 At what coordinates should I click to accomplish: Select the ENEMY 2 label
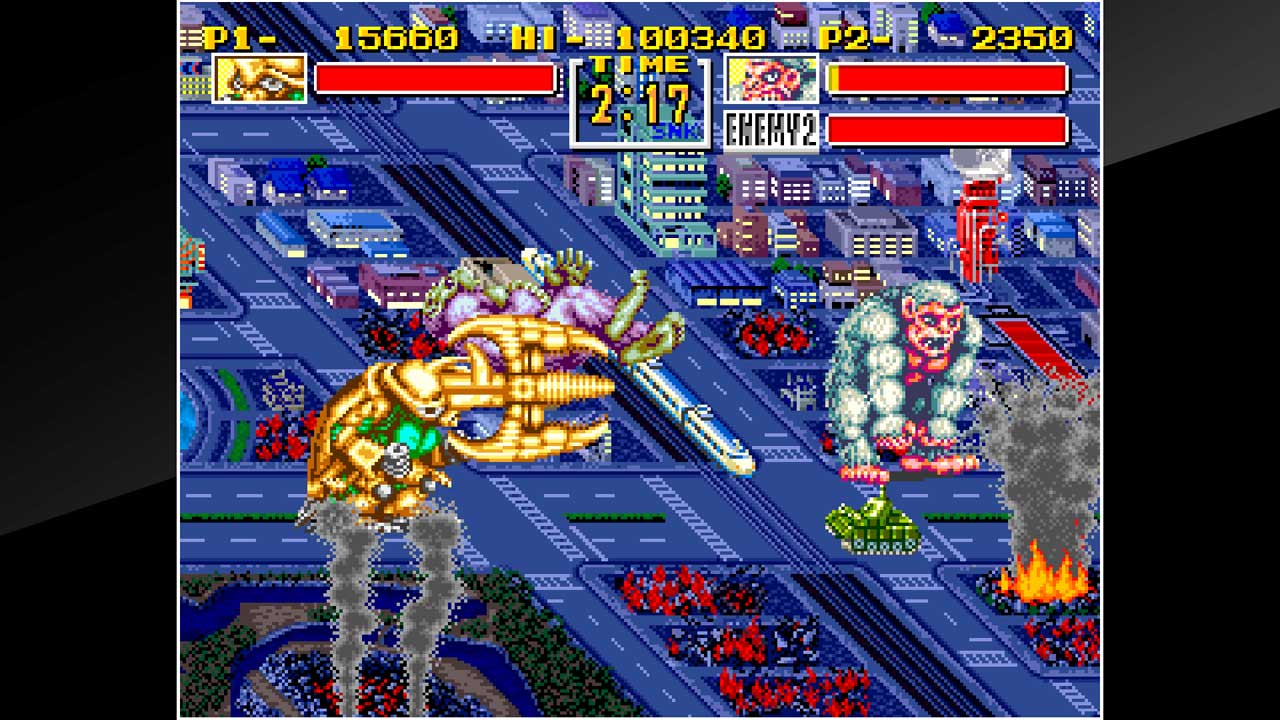[769, 129]
